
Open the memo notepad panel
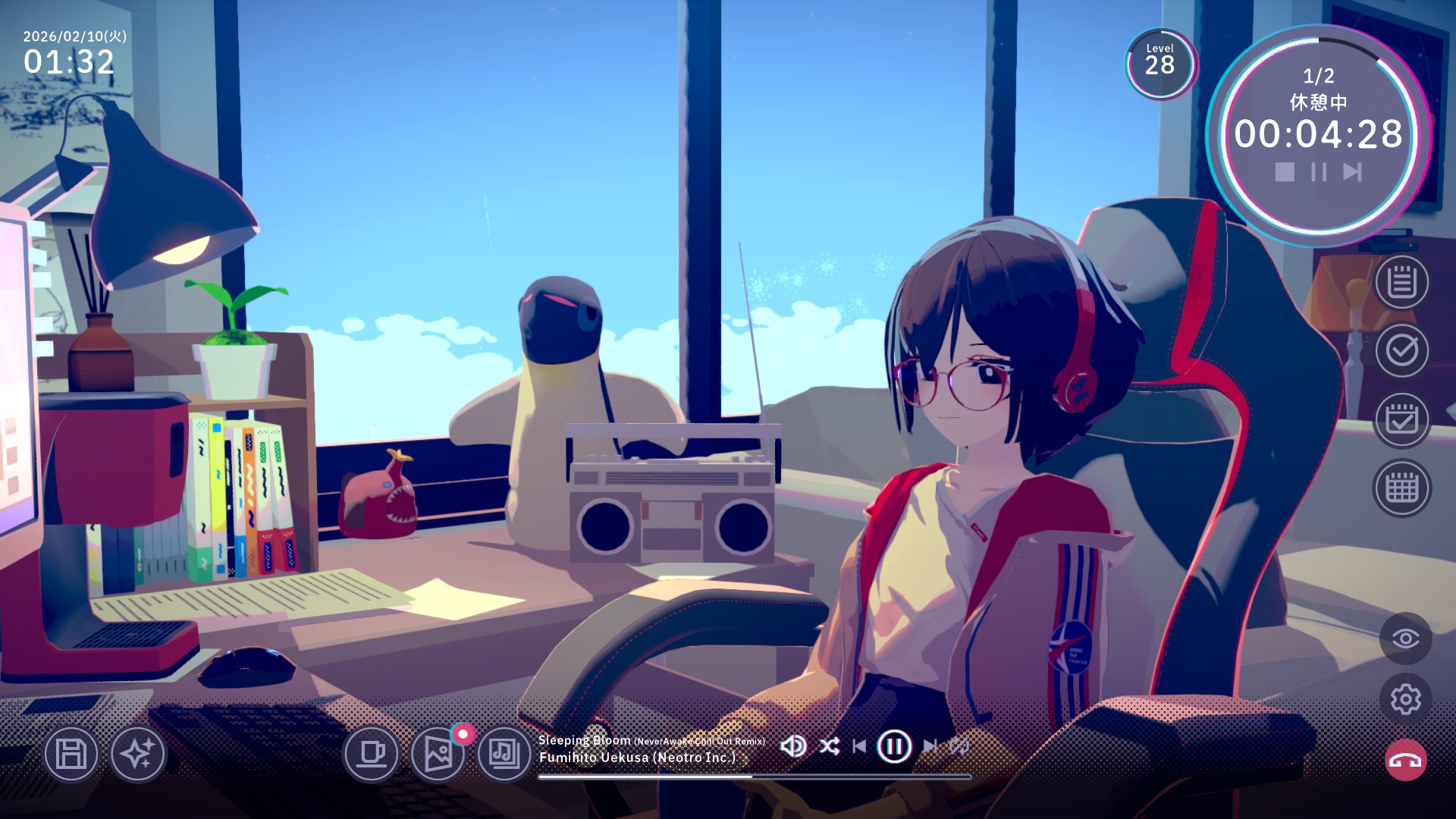point(1401,285)
